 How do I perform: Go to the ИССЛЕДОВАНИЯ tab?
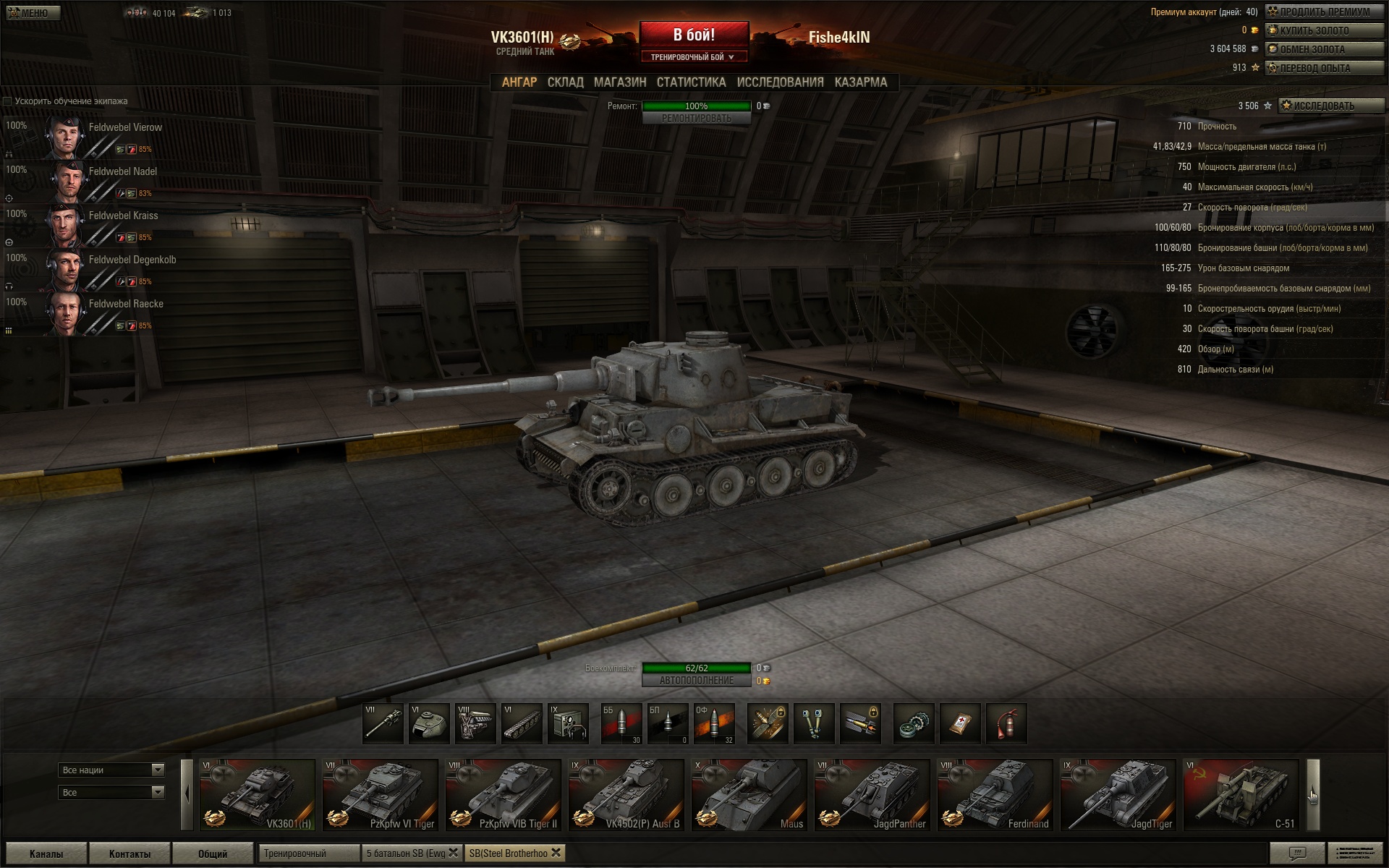[780, 82]
